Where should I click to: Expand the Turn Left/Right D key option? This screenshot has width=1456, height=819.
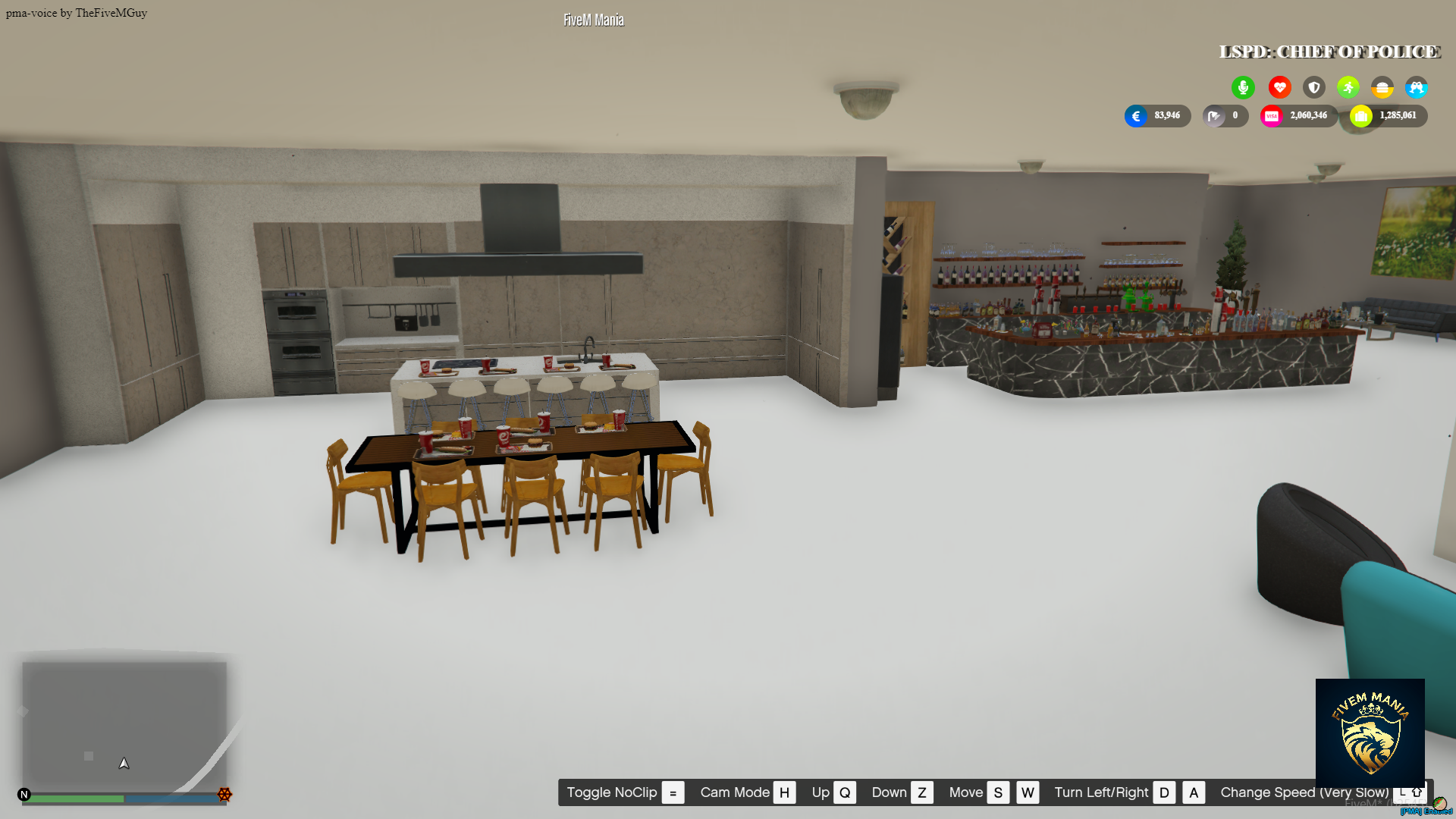click(x=1164, y=792)
